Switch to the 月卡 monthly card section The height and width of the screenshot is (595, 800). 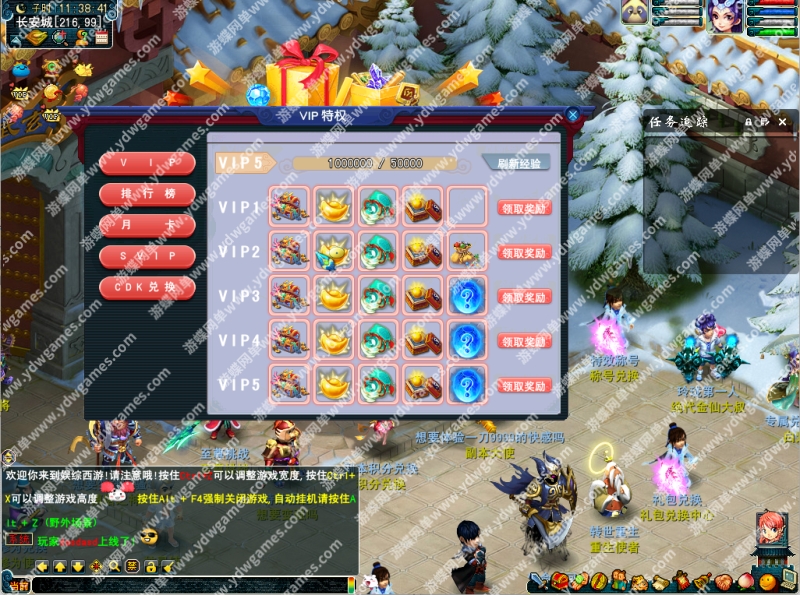[x=147, y=225]
